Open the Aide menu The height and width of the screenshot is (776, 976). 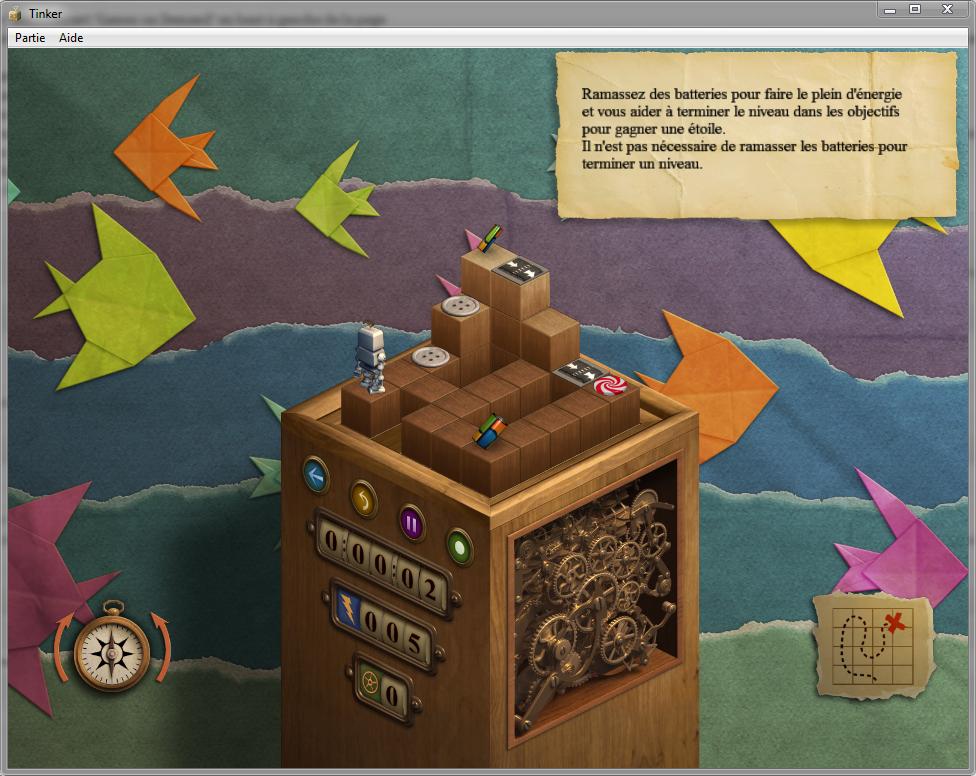[x=71, y=38]
